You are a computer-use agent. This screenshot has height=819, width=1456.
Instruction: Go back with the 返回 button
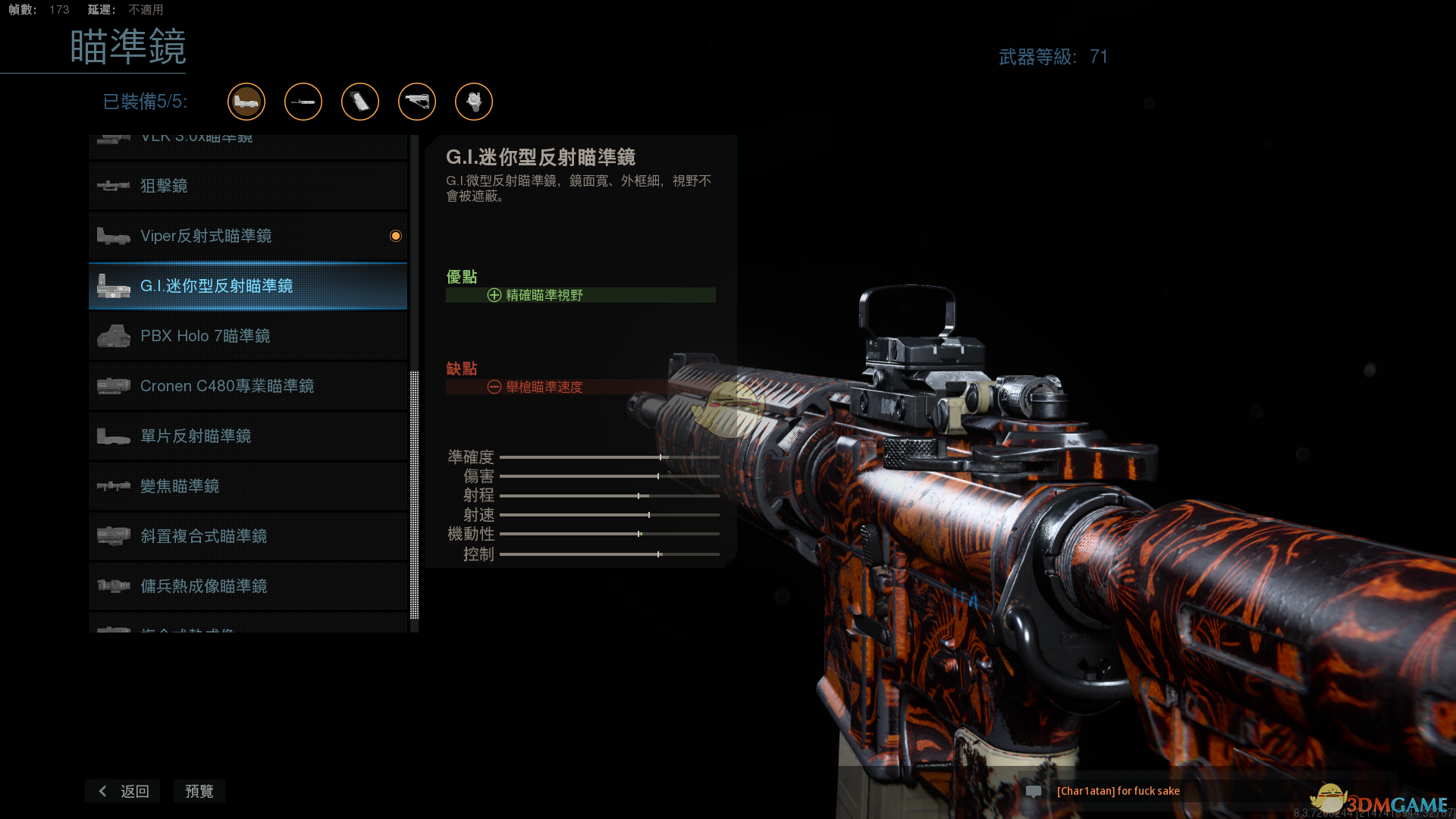124,791
